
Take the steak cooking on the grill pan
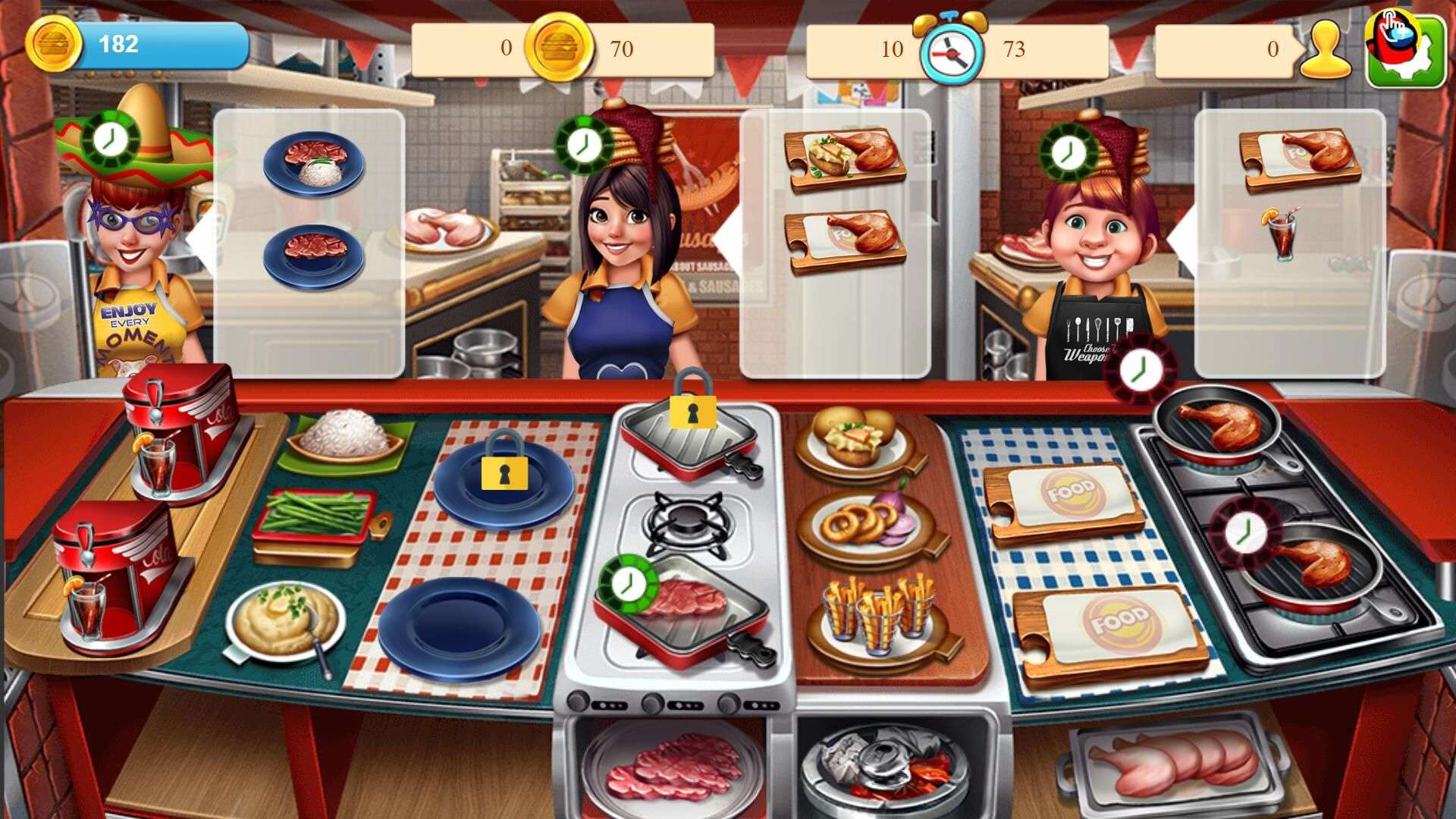coord(684,605)
